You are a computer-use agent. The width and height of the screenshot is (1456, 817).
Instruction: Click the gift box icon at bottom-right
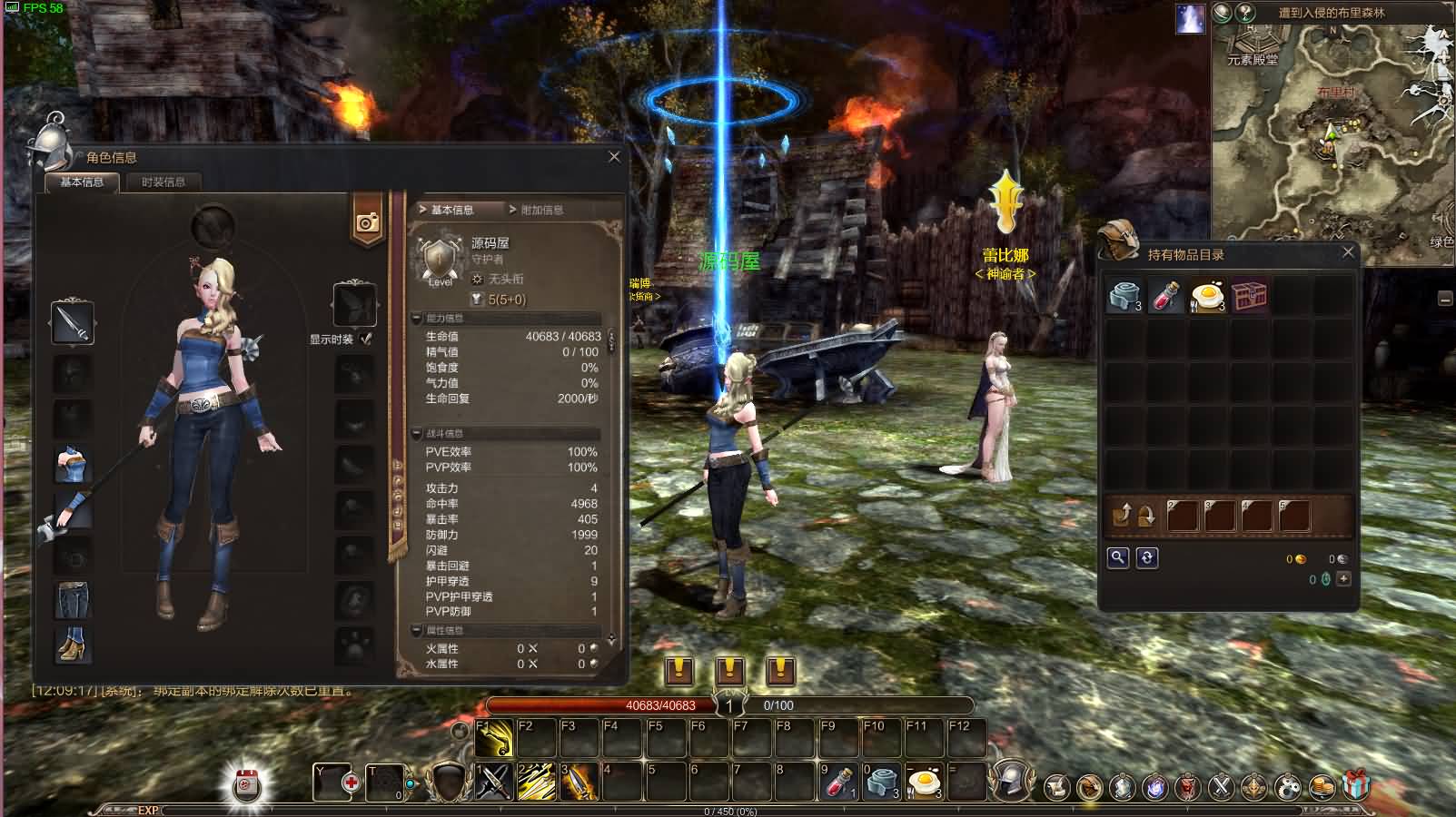coord(1355,785)
